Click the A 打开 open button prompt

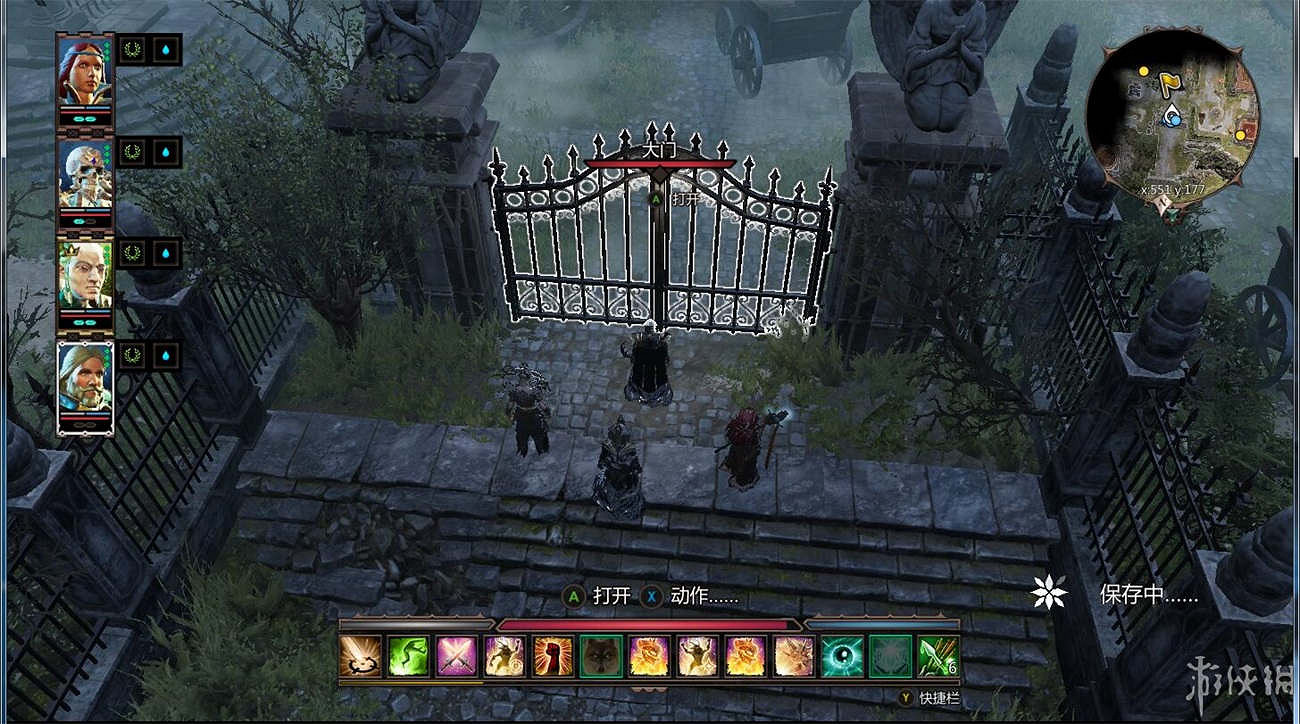[x=594, y=595]
